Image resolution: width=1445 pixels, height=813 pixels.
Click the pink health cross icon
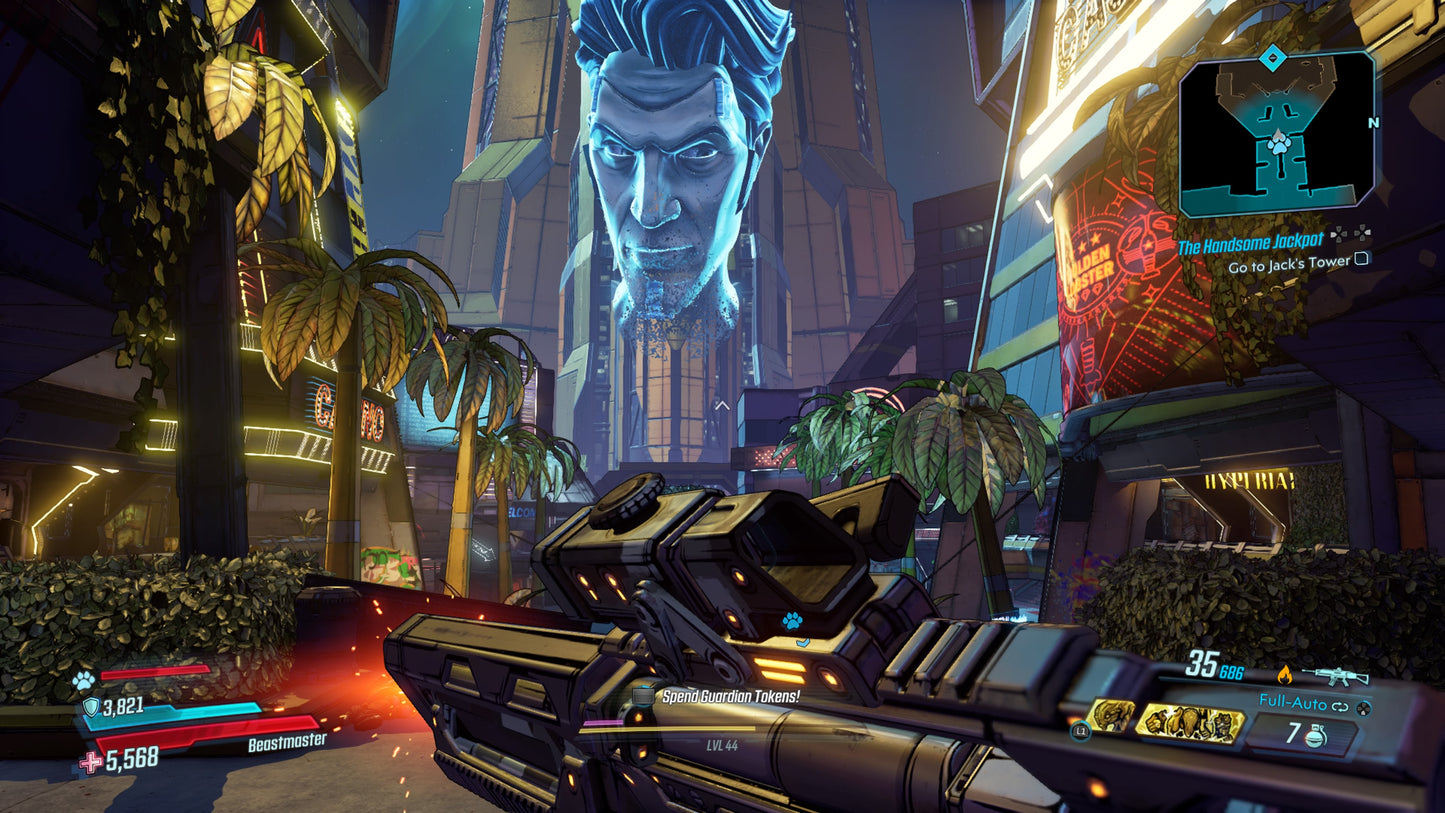90,762
